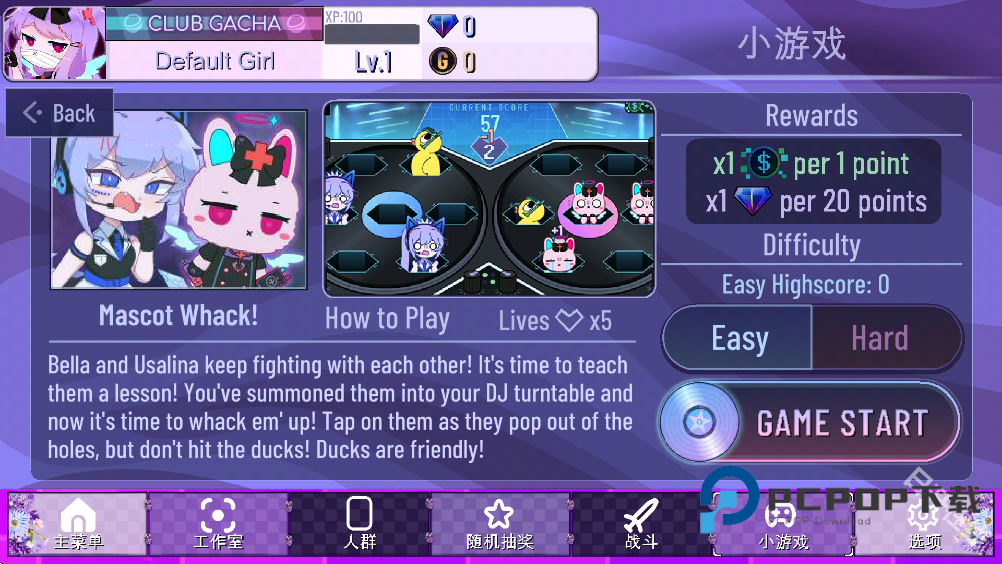1002x564 pixels.
Task: Open the 主菜单 home tab
Action: pyautogui.click(x=78, y=524)
